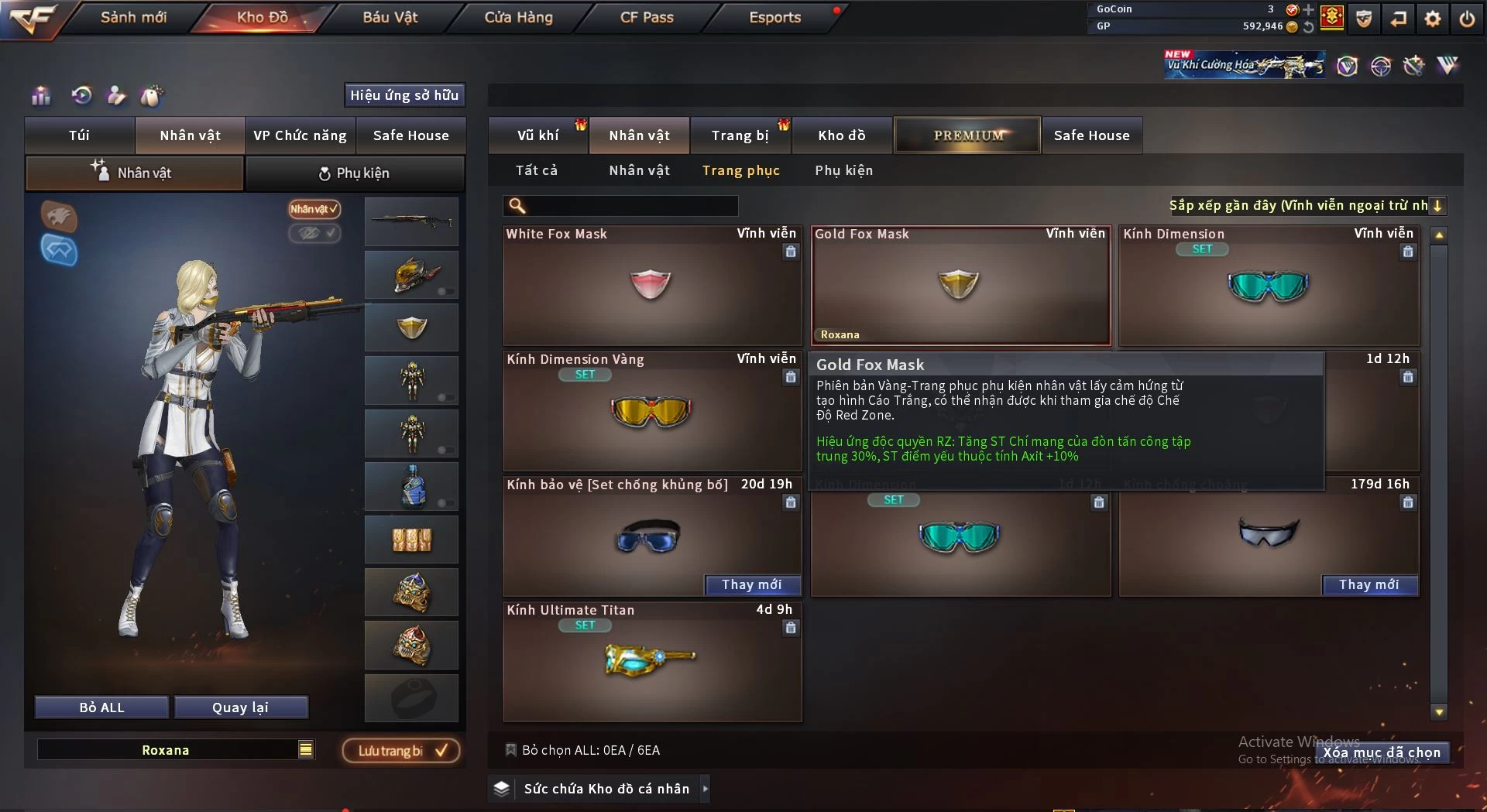Open the Hiệu ứng sở hữu panel

click(404, 95)
